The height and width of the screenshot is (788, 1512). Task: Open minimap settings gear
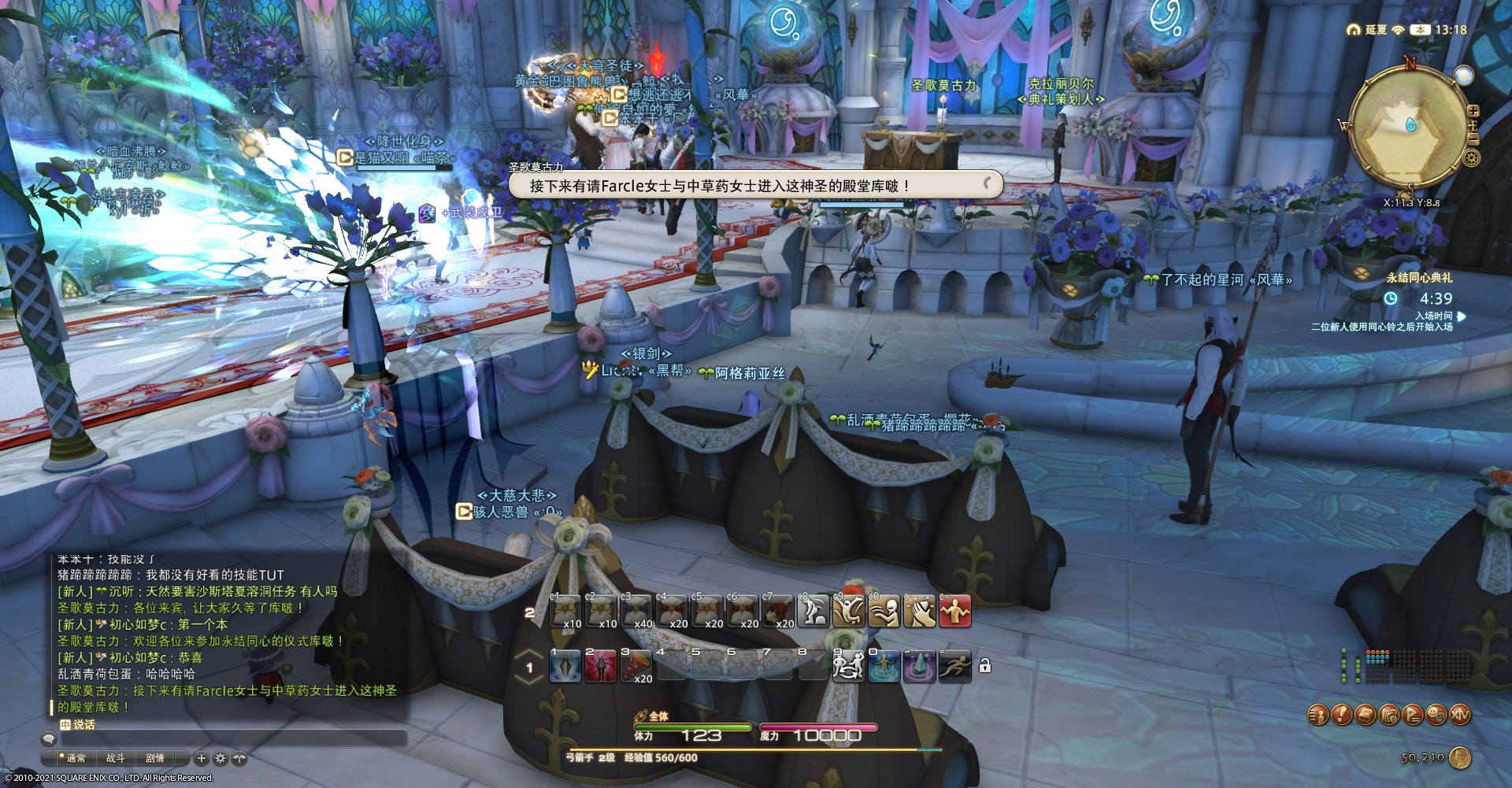tap(1472, 158)
